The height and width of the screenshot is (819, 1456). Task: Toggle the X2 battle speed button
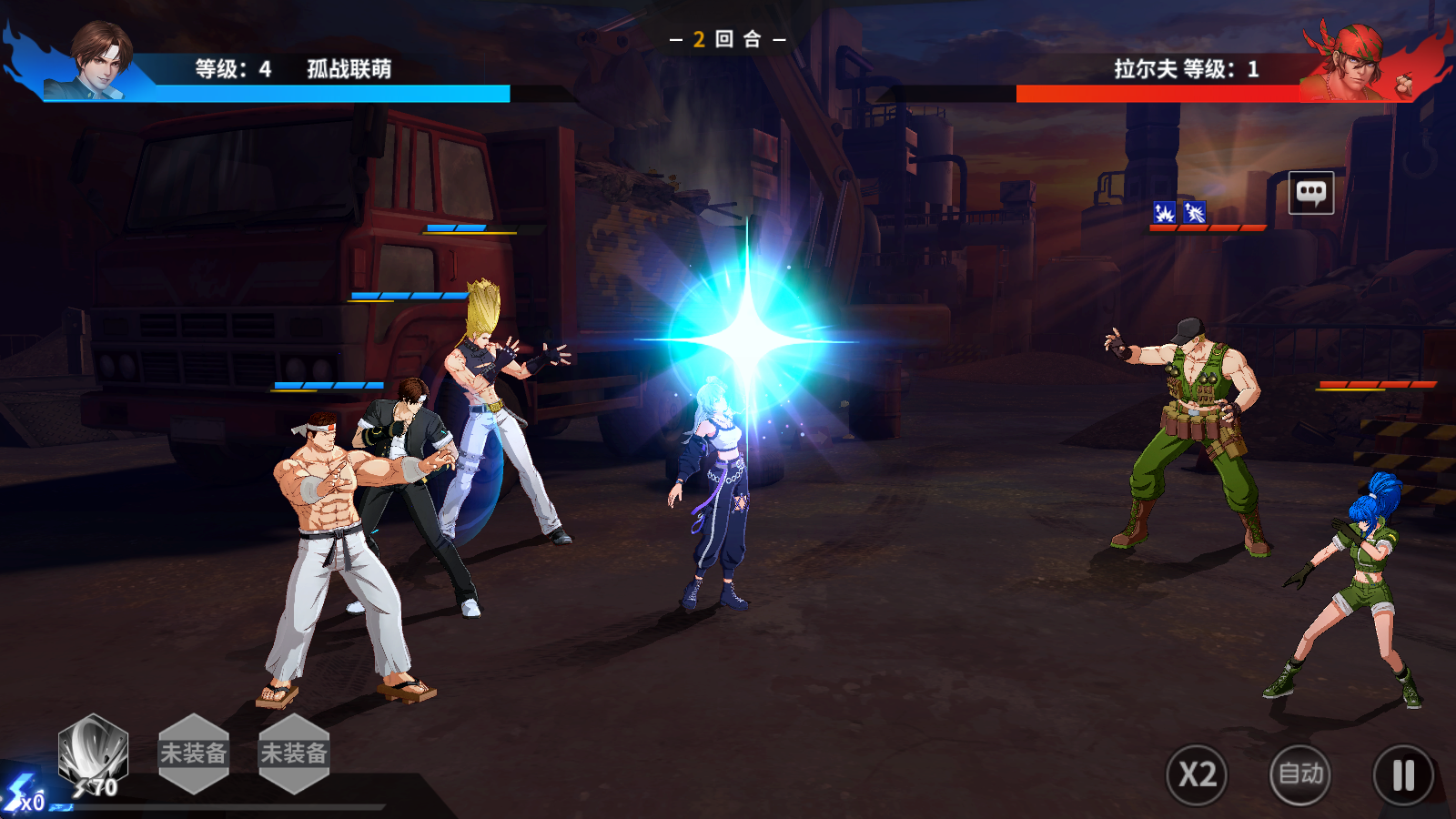tap(1197, 774)
